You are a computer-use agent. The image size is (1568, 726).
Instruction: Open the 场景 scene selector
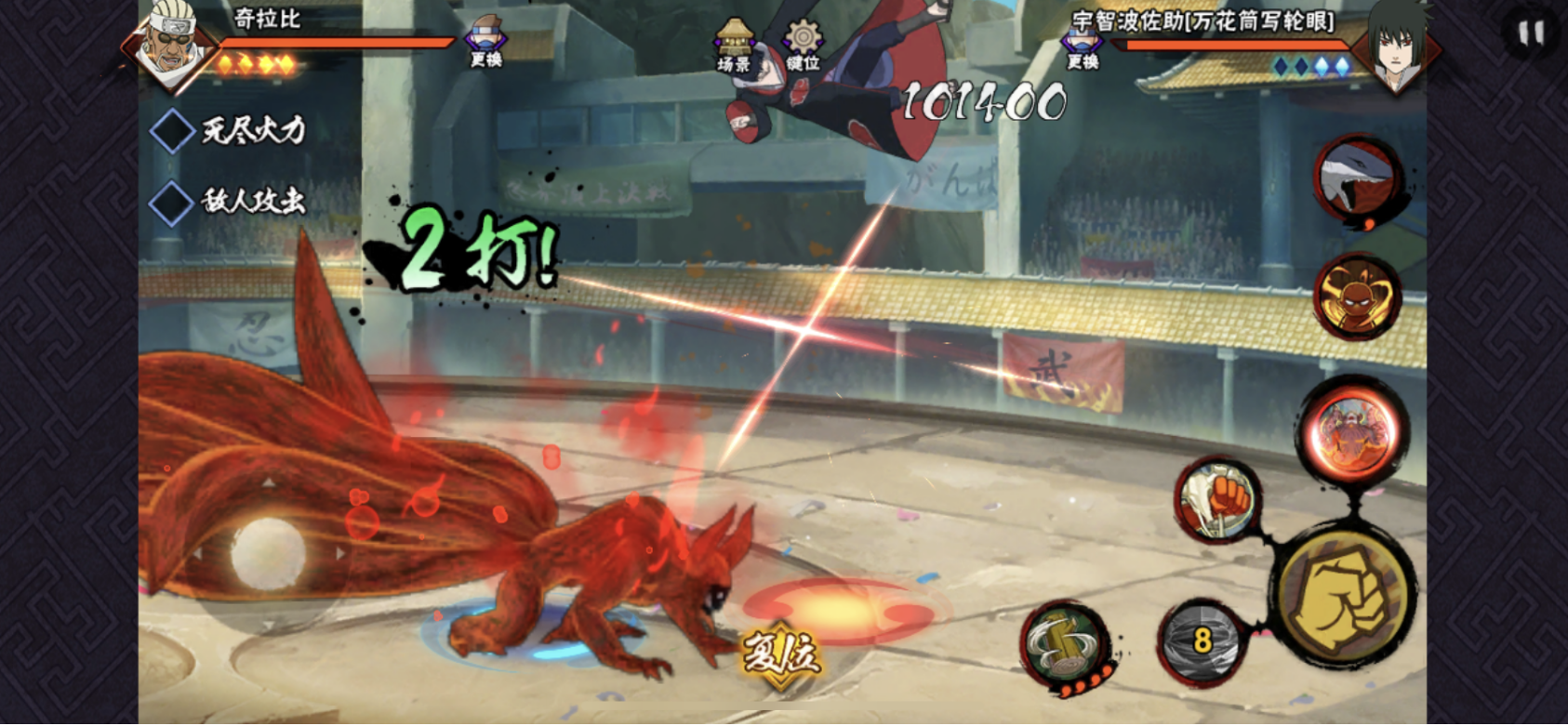click(x=734, y=46)
